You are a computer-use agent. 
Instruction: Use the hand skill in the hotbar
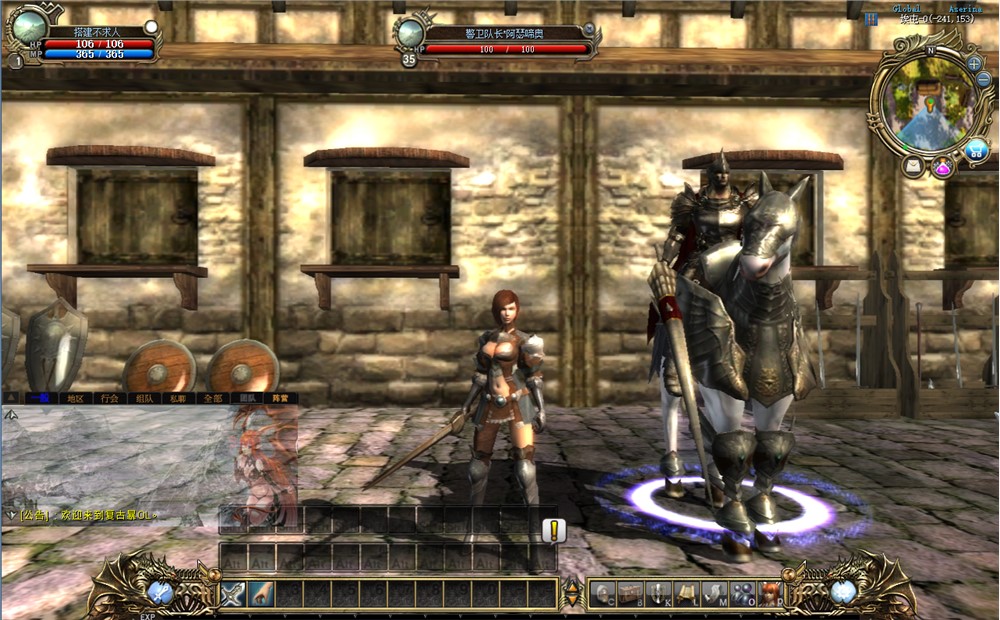[261, 594]
